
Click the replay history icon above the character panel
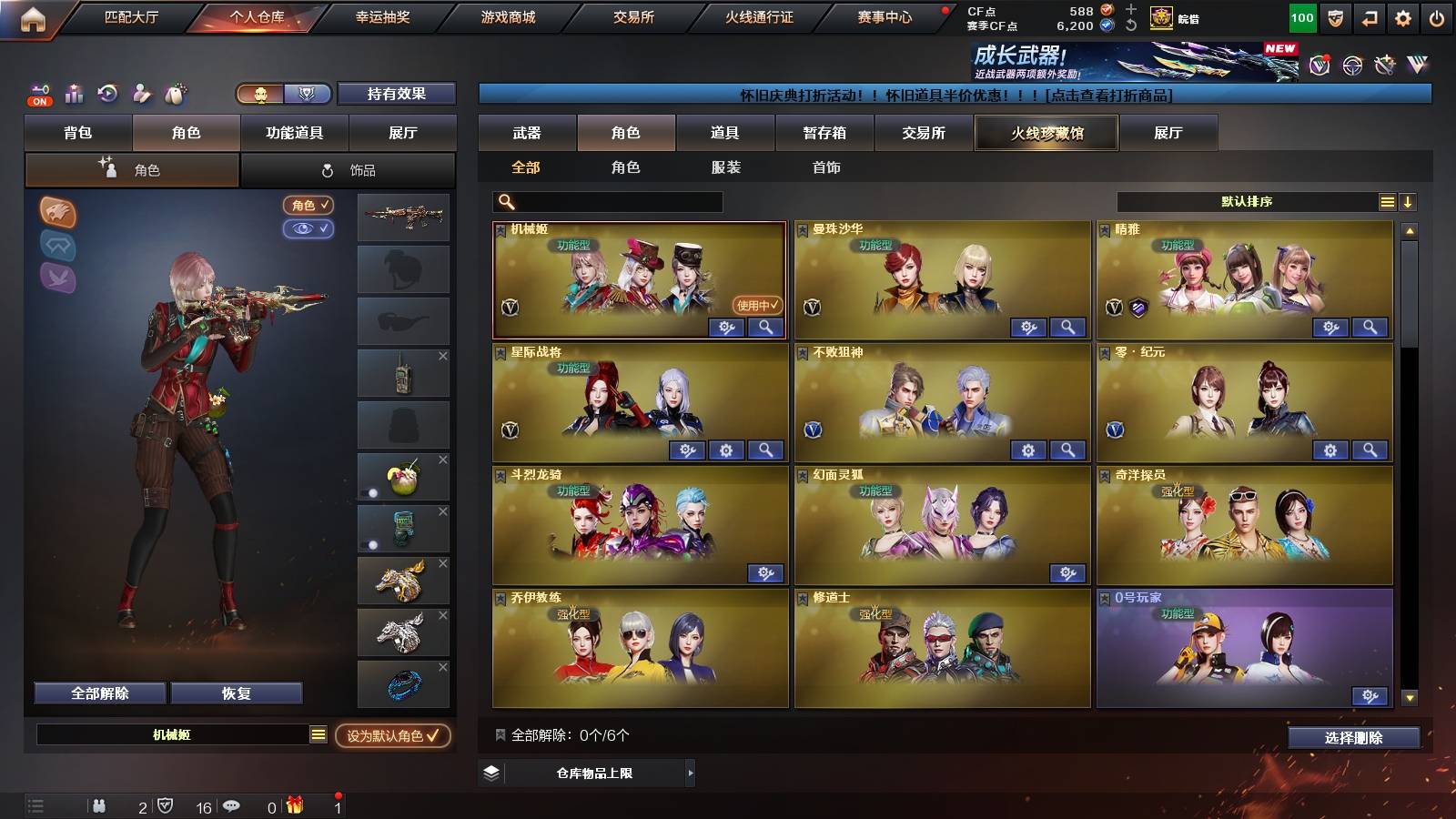coord(106,94)
